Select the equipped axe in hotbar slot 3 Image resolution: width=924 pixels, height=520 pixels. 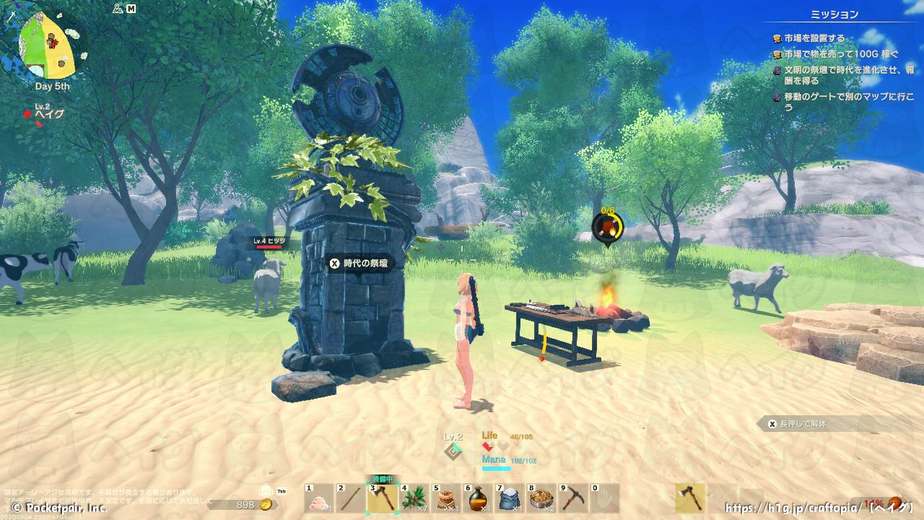(381, 498)
